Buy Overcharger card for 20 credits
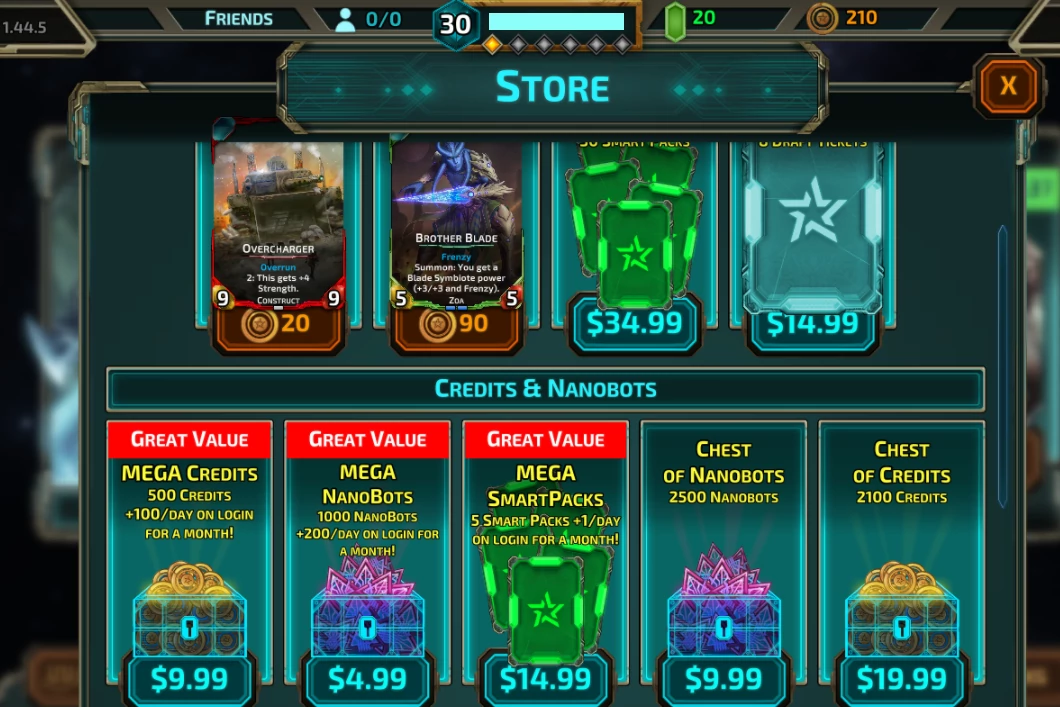This screenshot has height=707, width=1060. click(x=279, y=324)
